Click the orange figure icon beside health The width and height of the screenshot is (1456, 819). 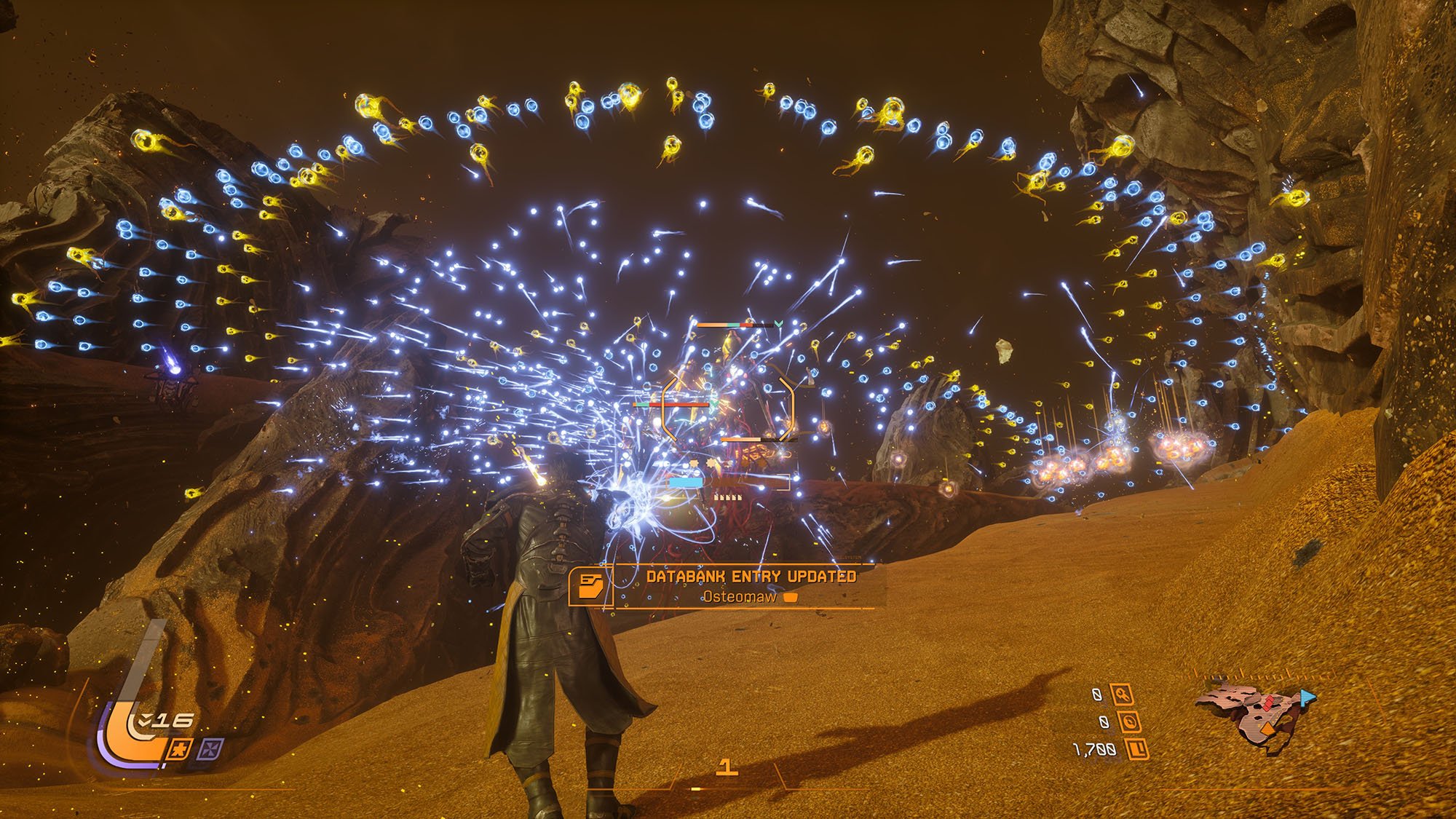[x=180, y=748]
